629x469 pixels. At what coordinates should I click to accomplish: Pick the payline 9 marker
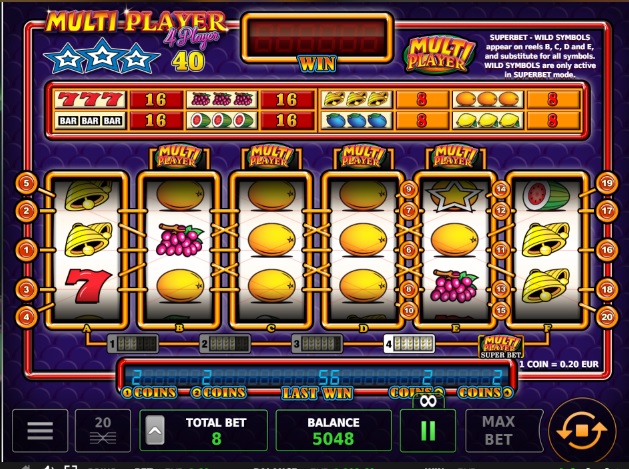click(408, 188)
